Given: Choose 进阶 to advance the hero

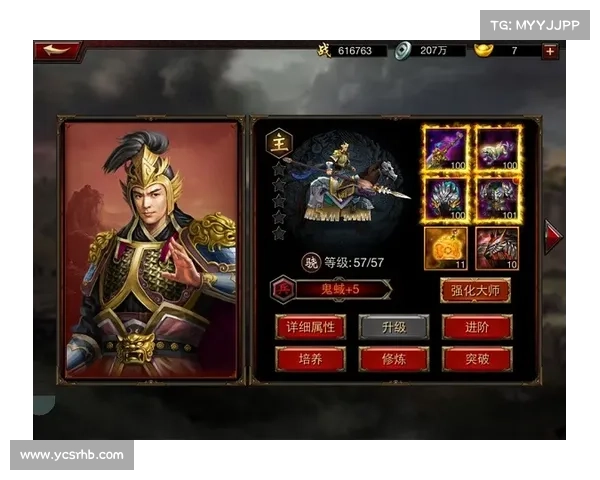Looking at the screenshot, I should pyautogui.click(x=476, y=326).
